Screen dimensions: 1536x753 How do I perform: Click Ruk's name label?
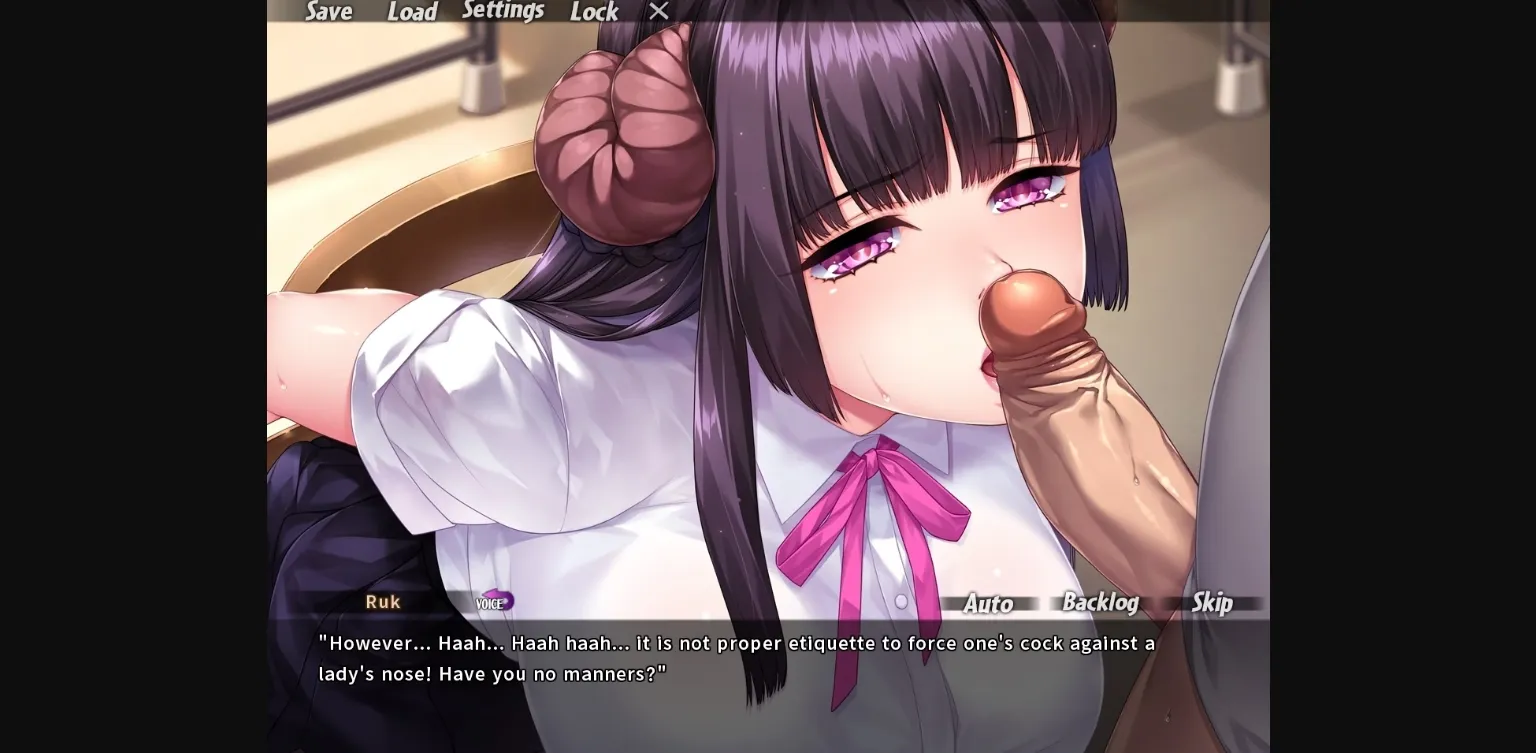[x=383, y=602]
